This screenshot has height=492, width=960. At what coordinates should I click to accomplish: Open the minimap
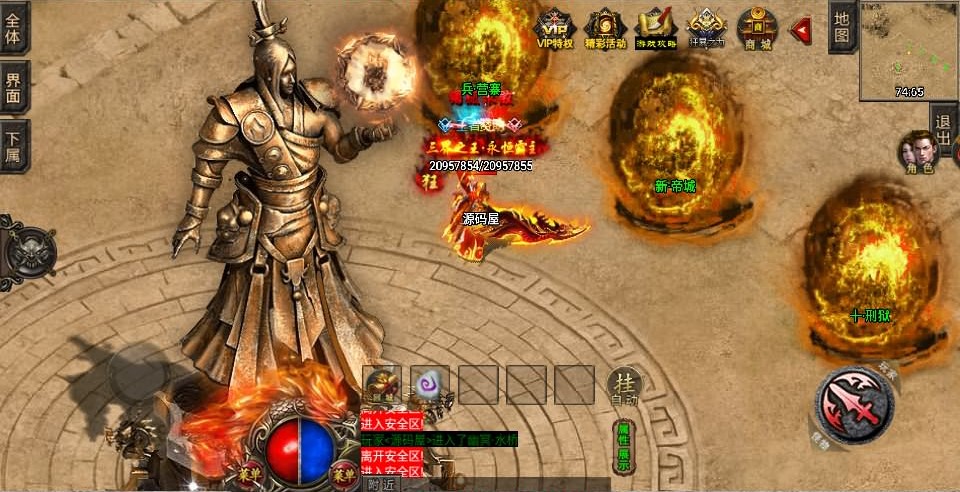point(909,50)
